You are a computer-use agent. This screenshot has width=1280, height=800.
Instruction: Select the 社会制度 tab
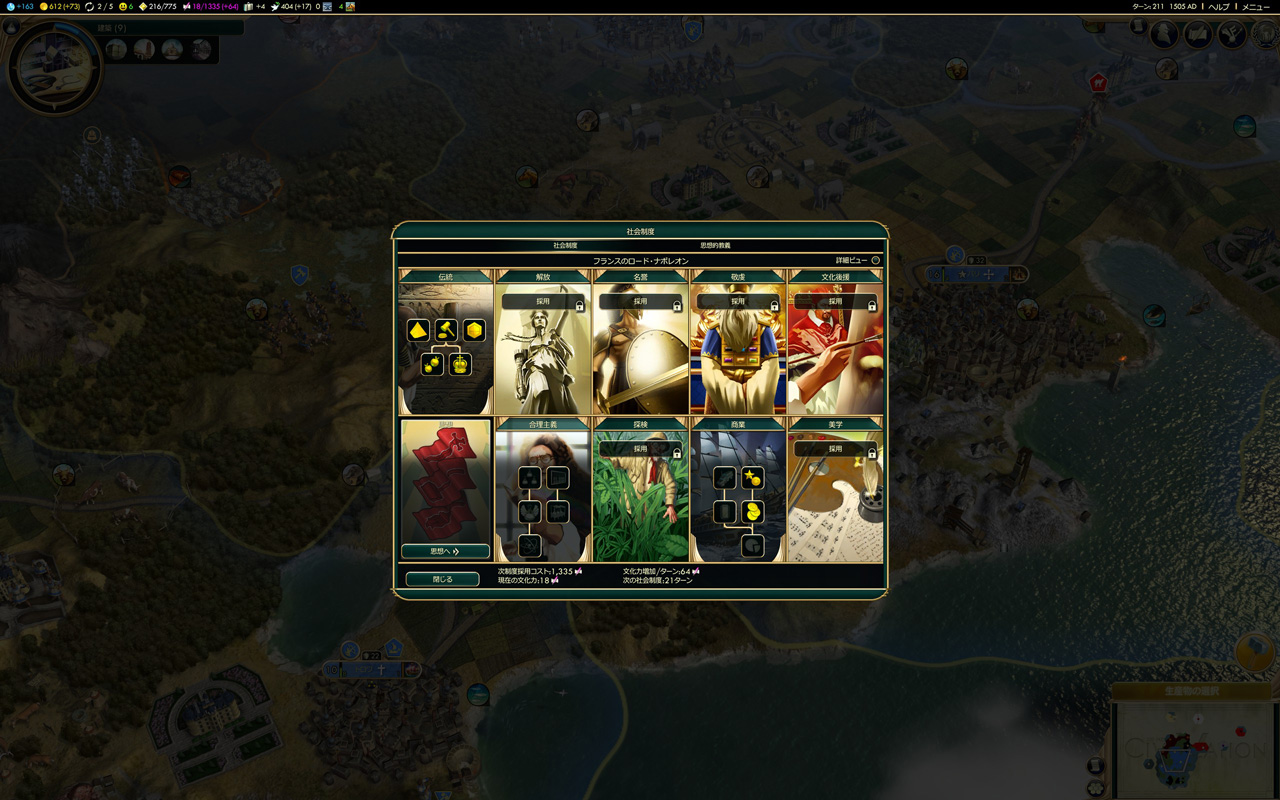click(566, 245)
